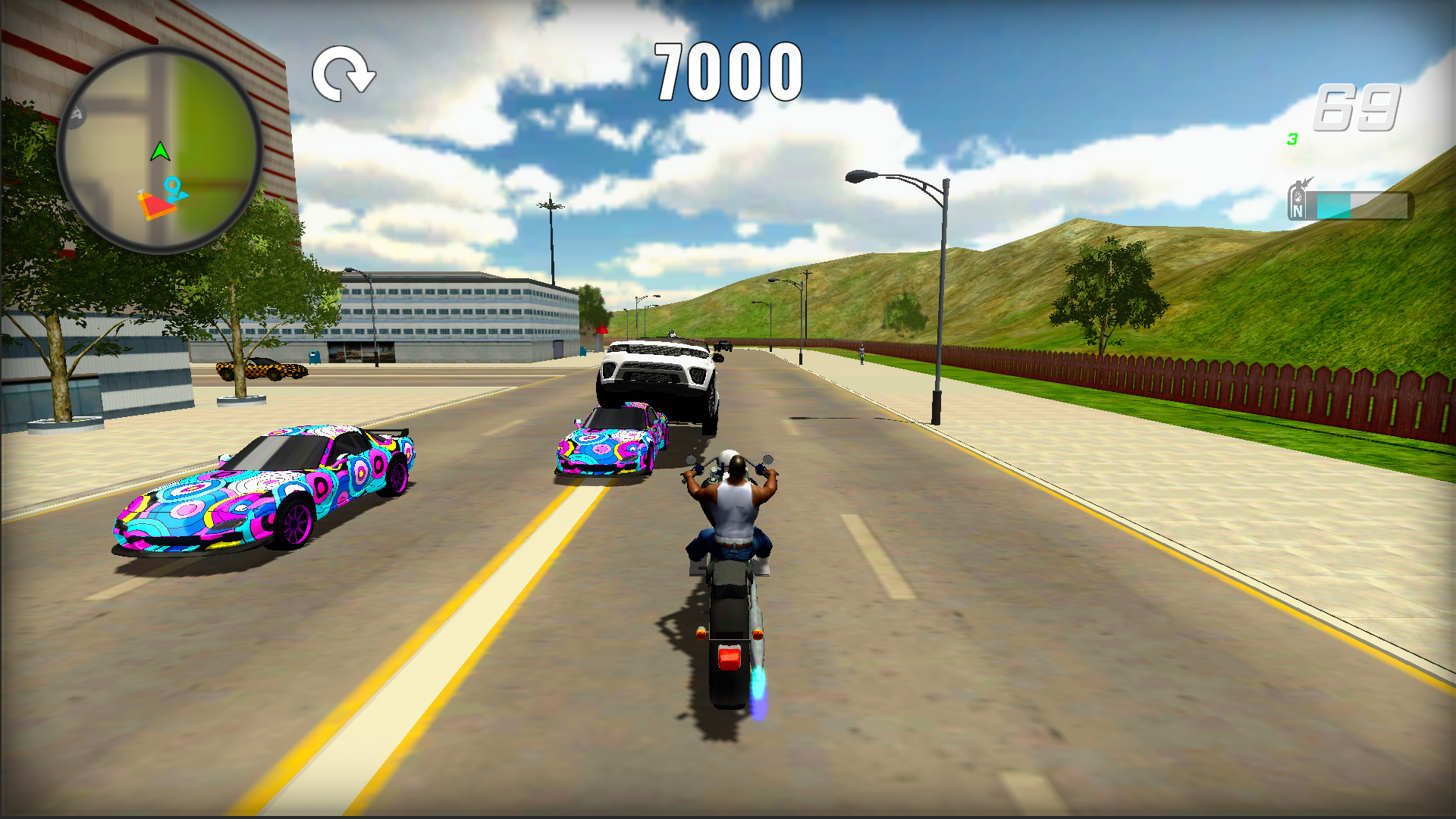Select the green player arrow on minimap
1456x819 pixels.
pos(160,152)
